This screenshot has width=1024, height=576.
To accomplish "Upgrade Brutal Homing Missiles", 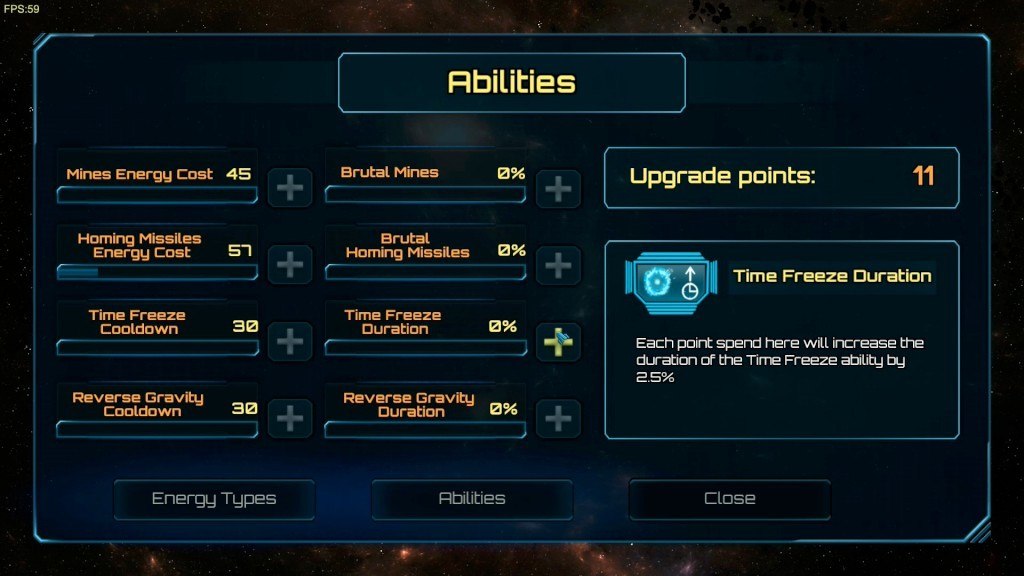I will [558, 265].
